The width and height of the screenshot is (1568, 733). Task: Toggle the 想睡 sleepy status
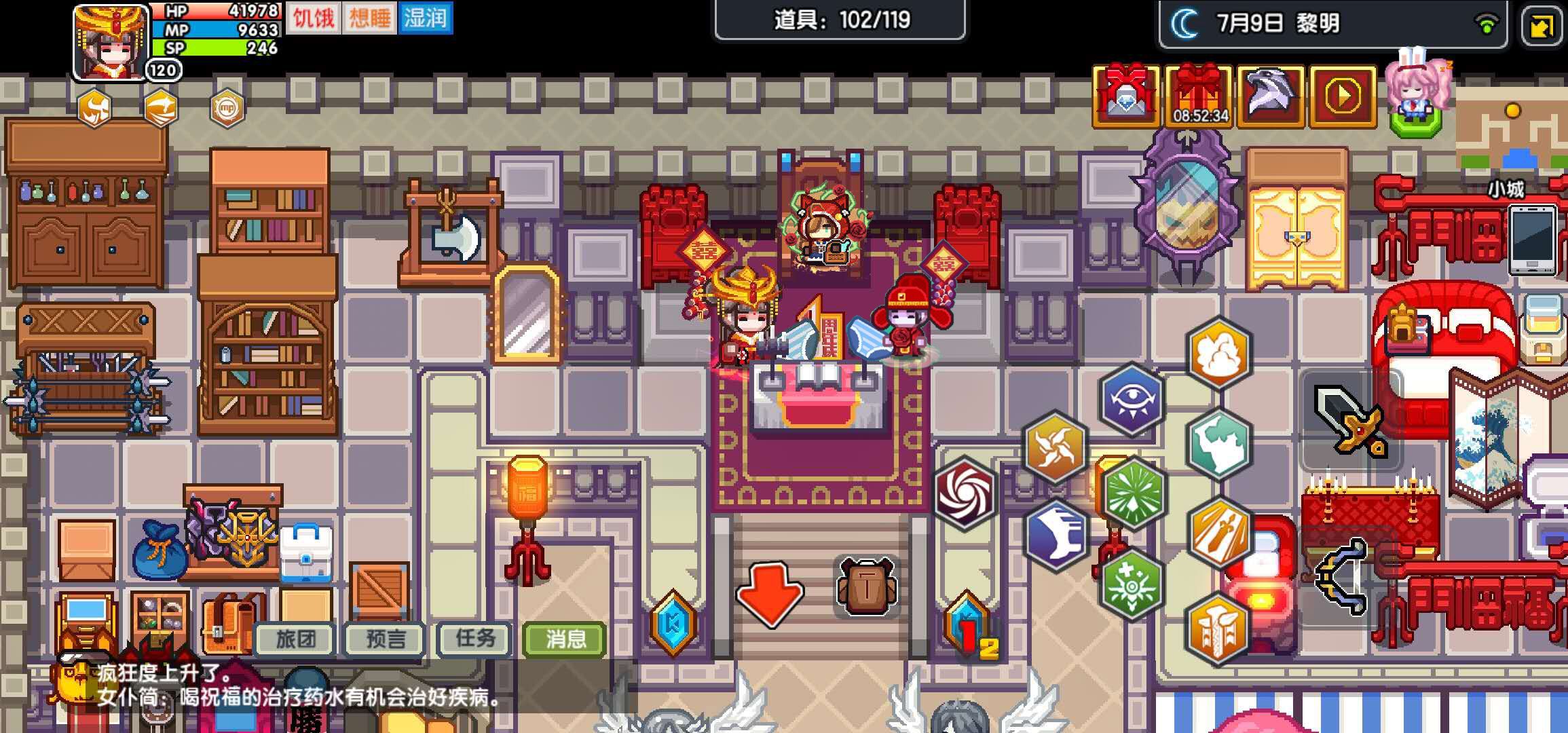tap(367, 19)
